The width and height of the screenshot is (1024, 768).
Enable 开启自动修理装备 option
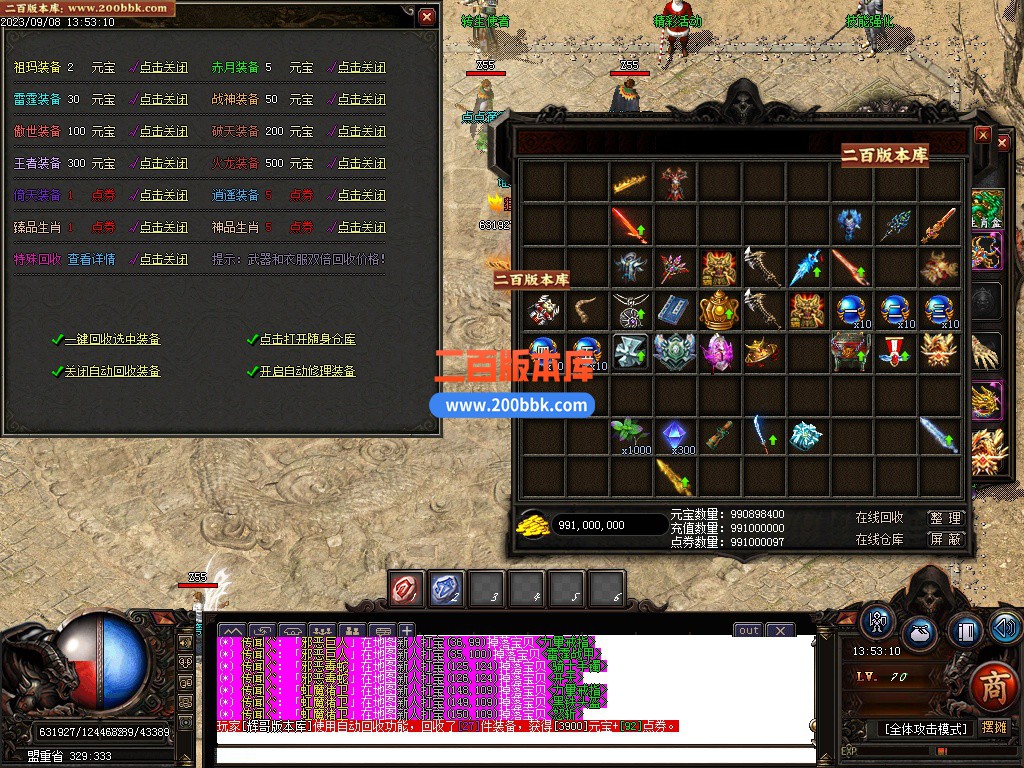pyautogui.click(x=307, y=372)
